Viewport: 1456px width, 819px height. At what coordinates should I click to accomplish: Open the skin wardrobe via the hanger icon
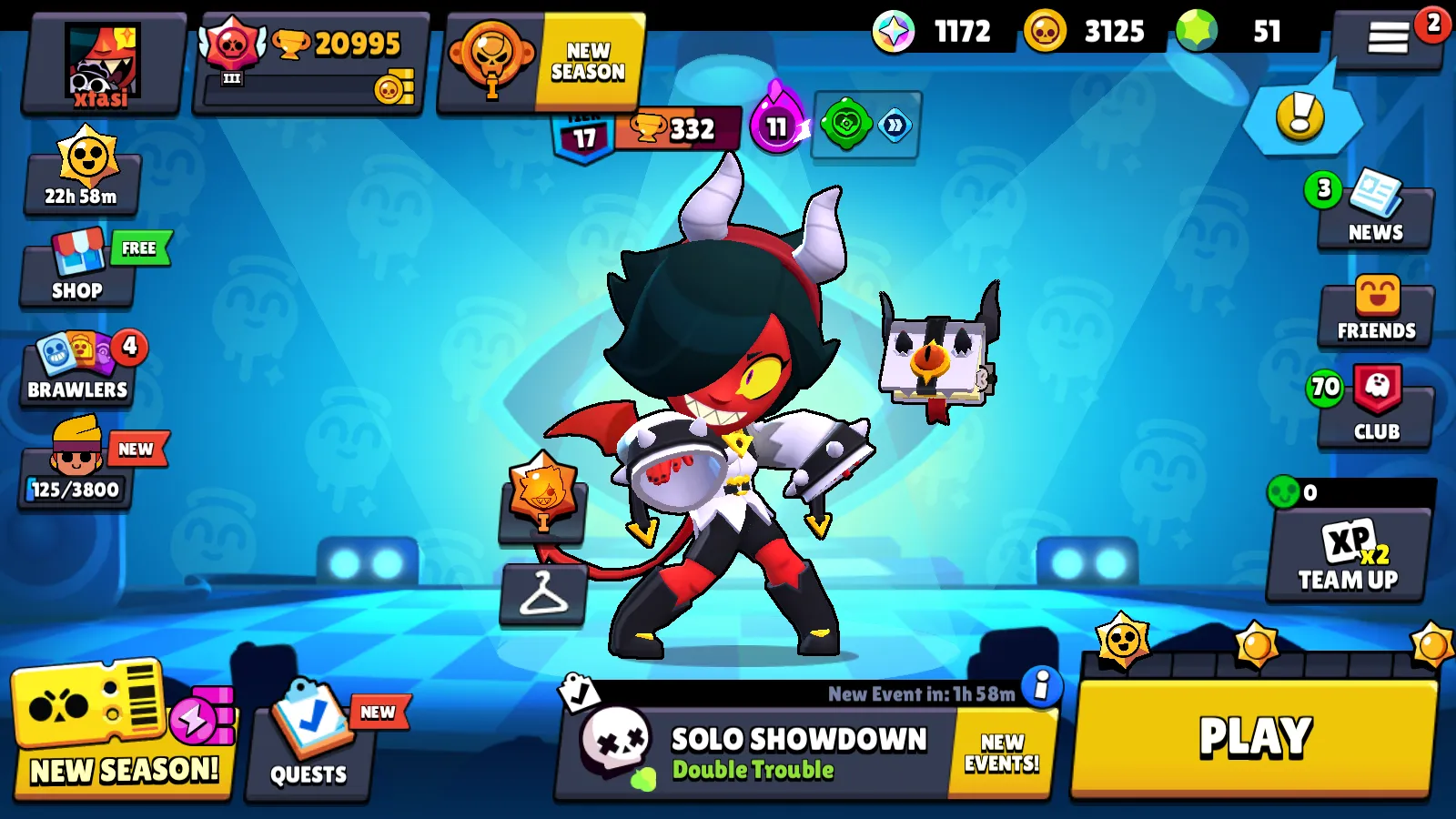pyautogui.click(x=543, y=596)
